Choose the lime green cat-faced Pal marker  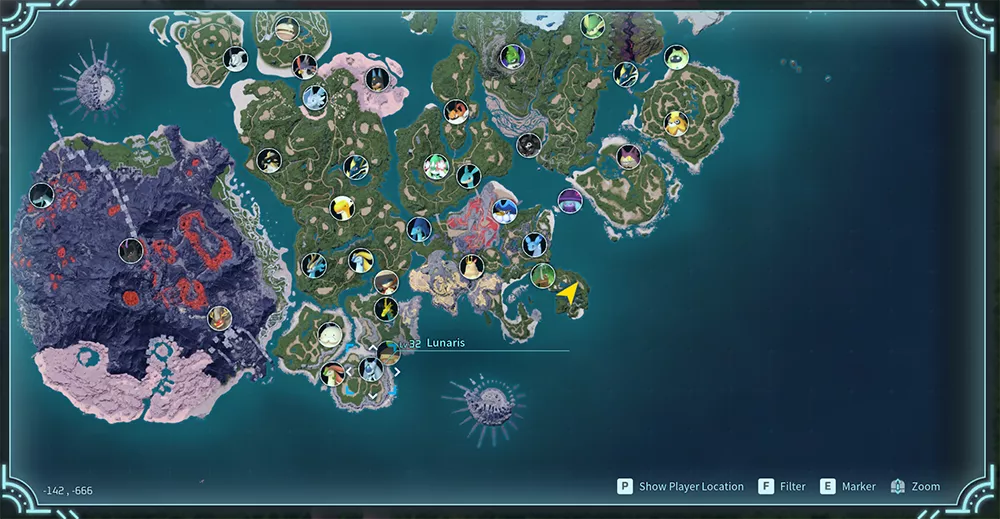[677, 57]
